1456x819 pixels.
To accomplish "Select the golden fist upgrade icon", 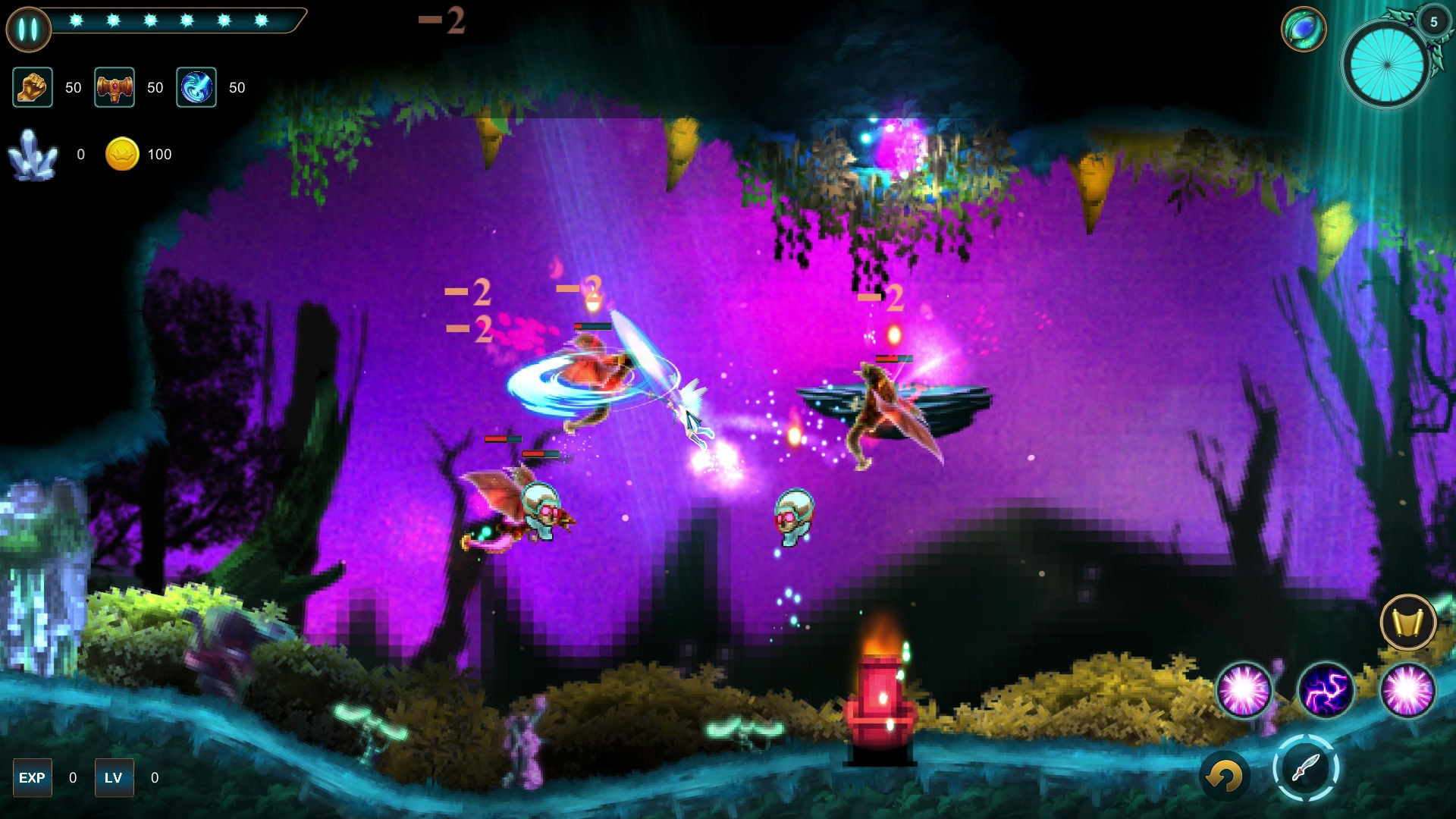I will pyautogui.click(x=33, y=87).
